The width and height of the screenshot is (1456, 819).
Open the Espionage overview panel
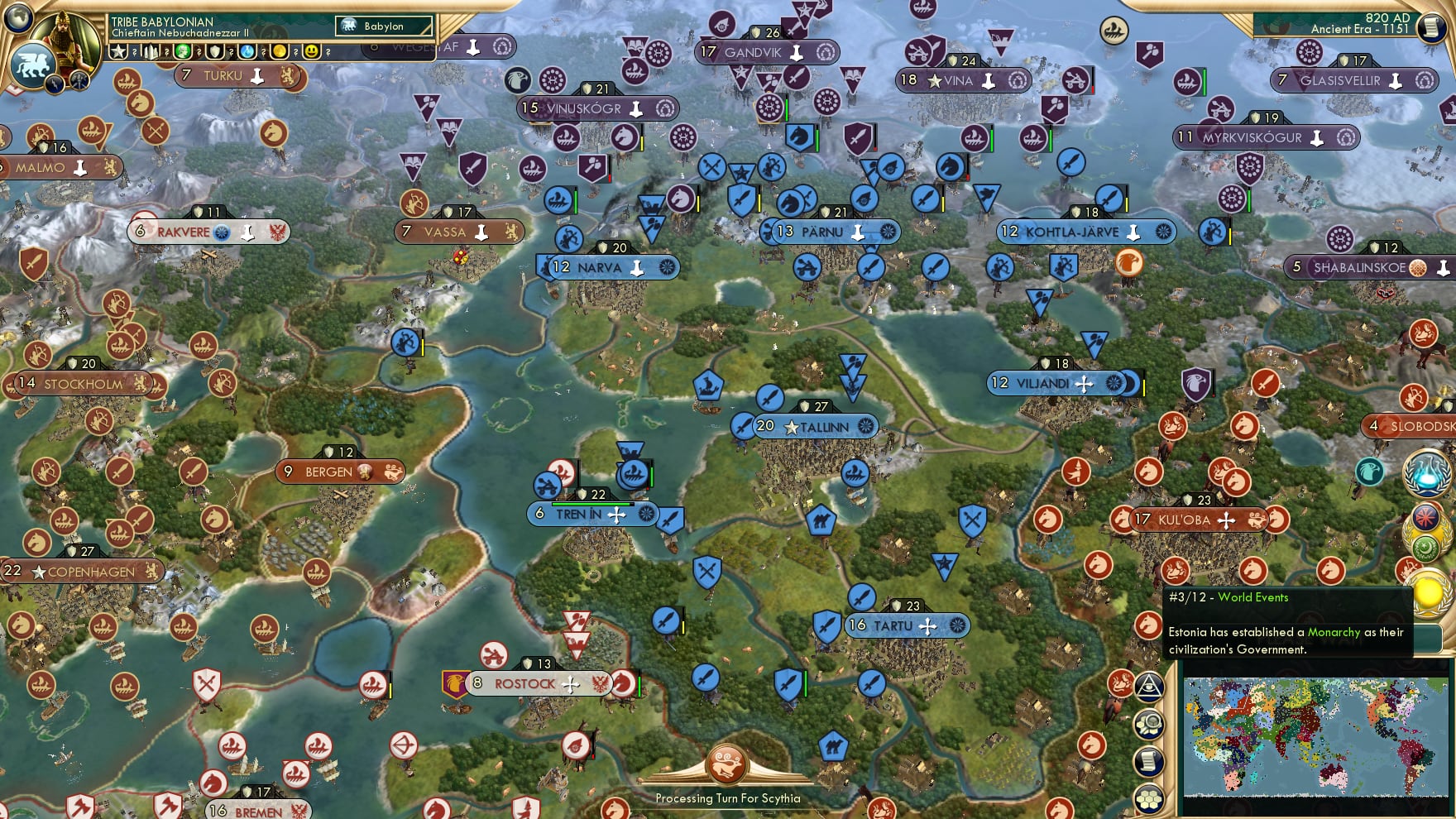click(1149, 687)
